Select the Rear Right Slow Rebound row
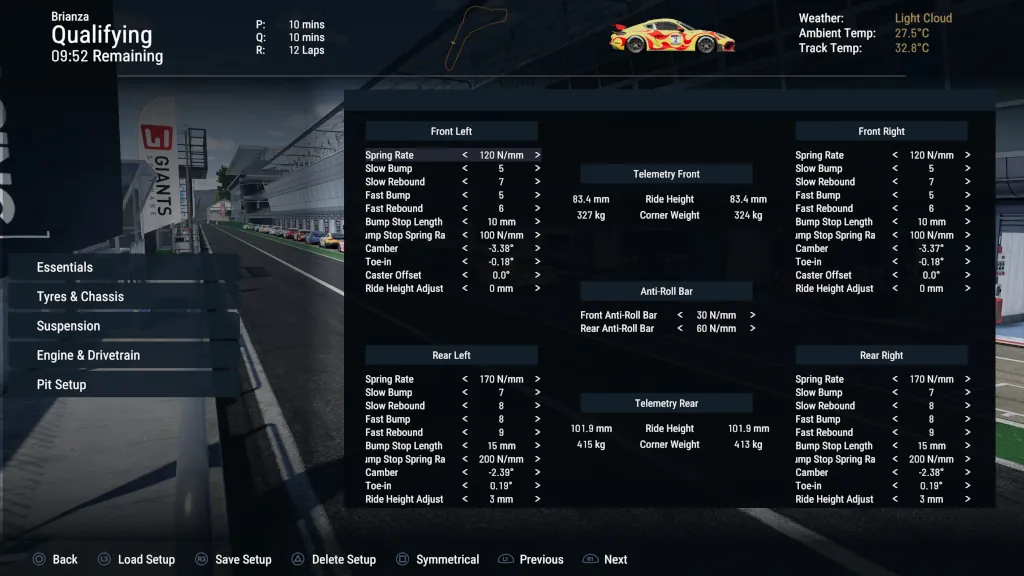Image resolution: width=1024 pixels, height=576 pixels. click(825, 406)
